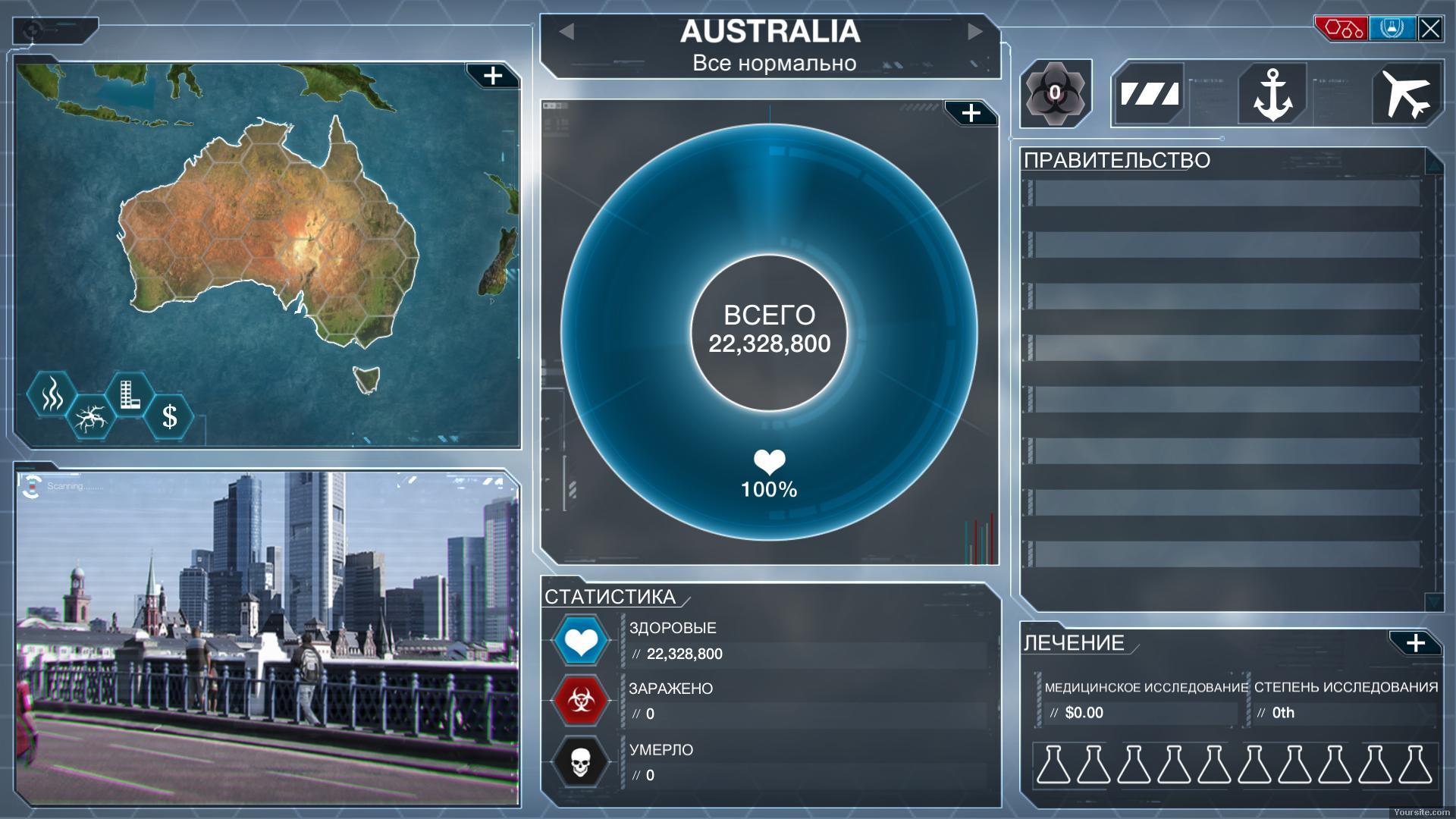
Task: Expand the Australia map panel
Action: point(493,76)
